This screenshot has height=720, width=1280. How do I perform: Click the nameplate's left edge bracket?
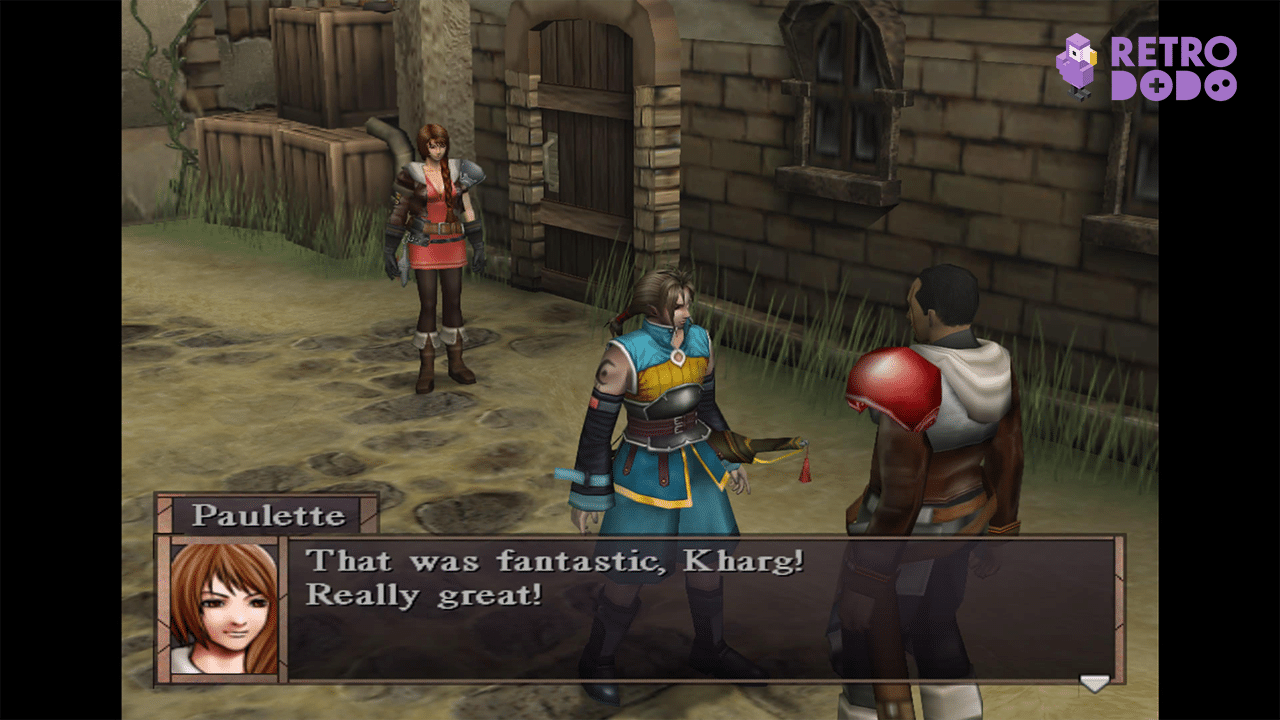pos(165,513)
